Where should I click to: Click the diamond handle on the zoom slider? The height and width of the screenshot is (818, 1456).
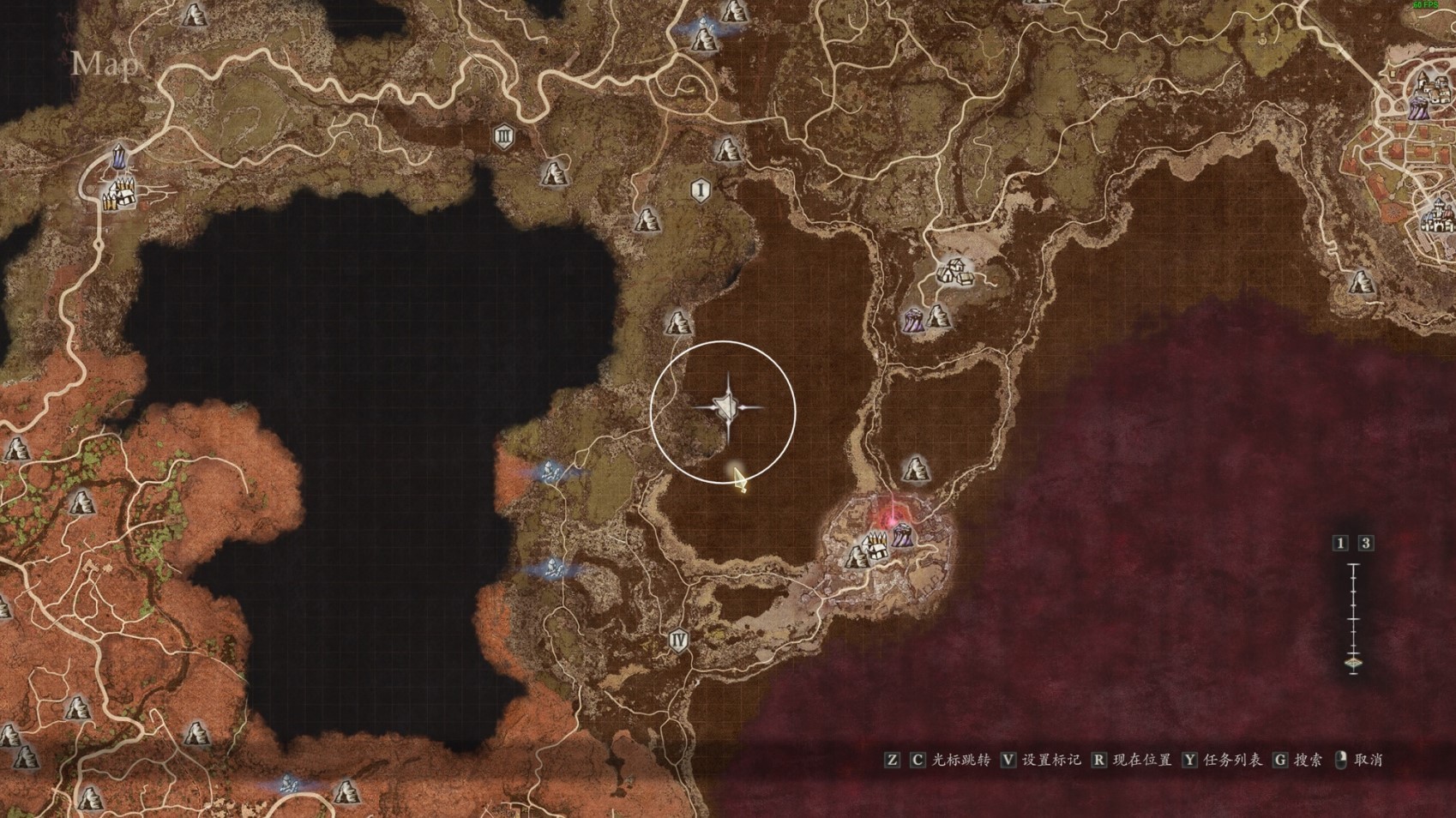coord(1353,663)
